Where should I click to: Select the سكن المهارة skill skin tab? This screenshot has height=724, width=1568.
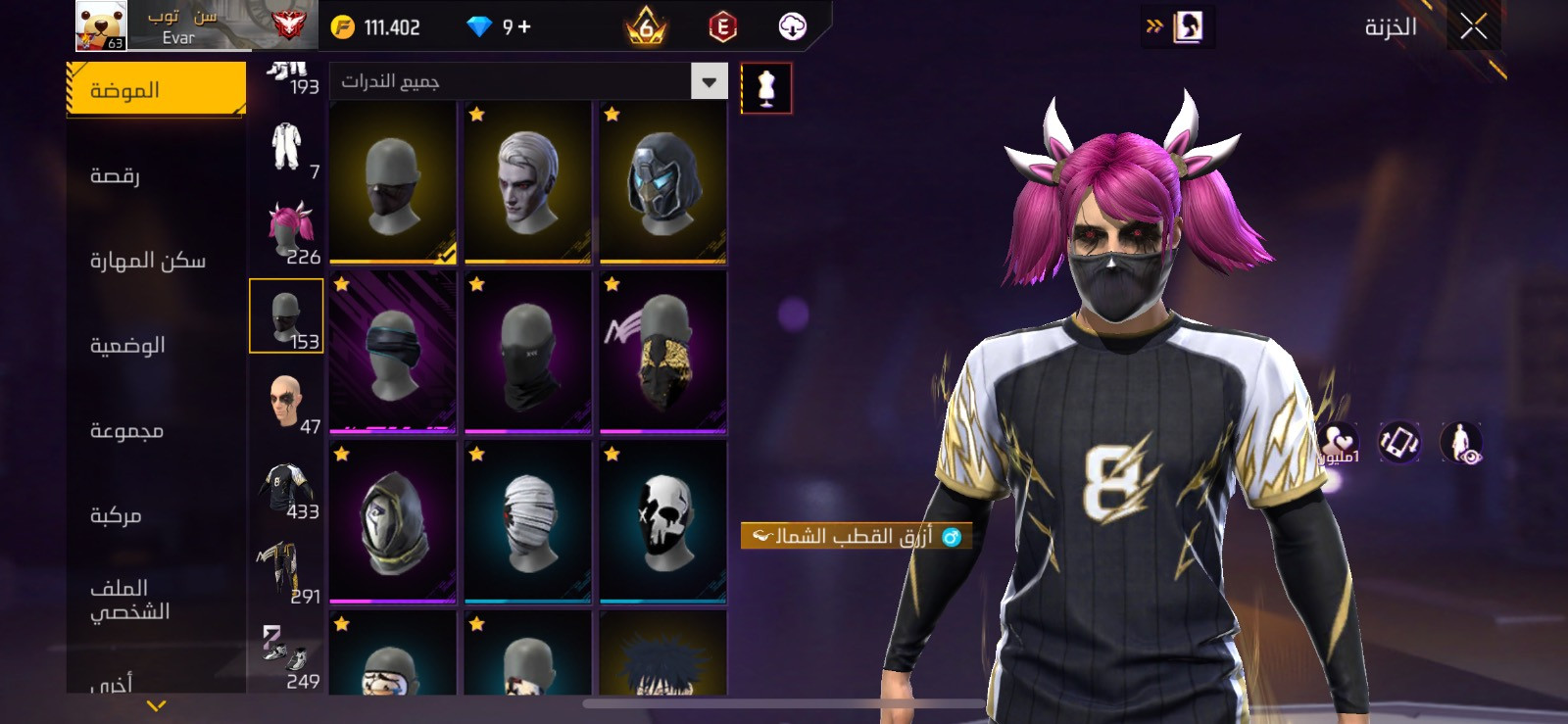click(x=148, y=261)
